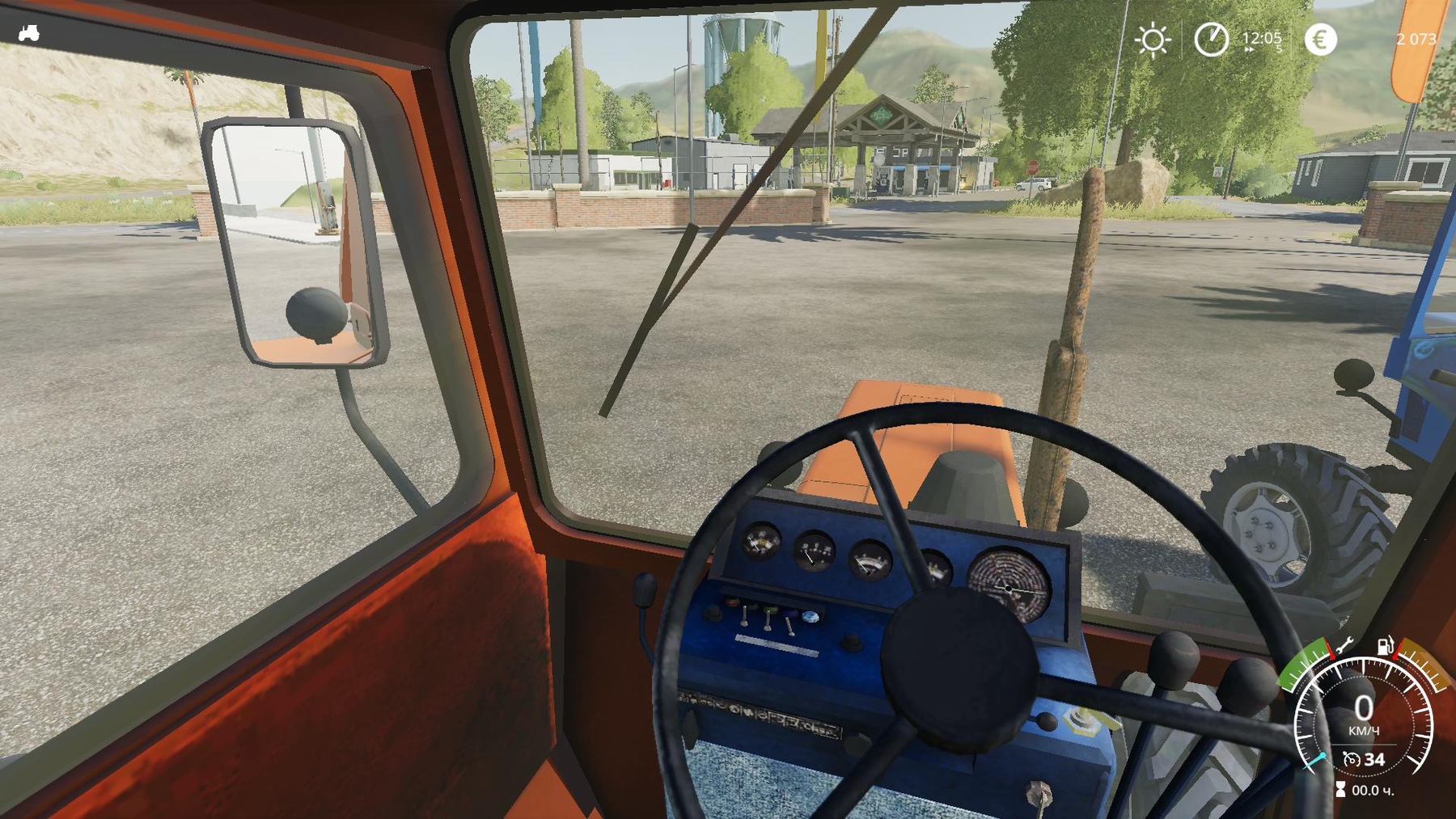Toggle the cruise control speed icon
1456x819 pixels.
(x=1352, y=759)
